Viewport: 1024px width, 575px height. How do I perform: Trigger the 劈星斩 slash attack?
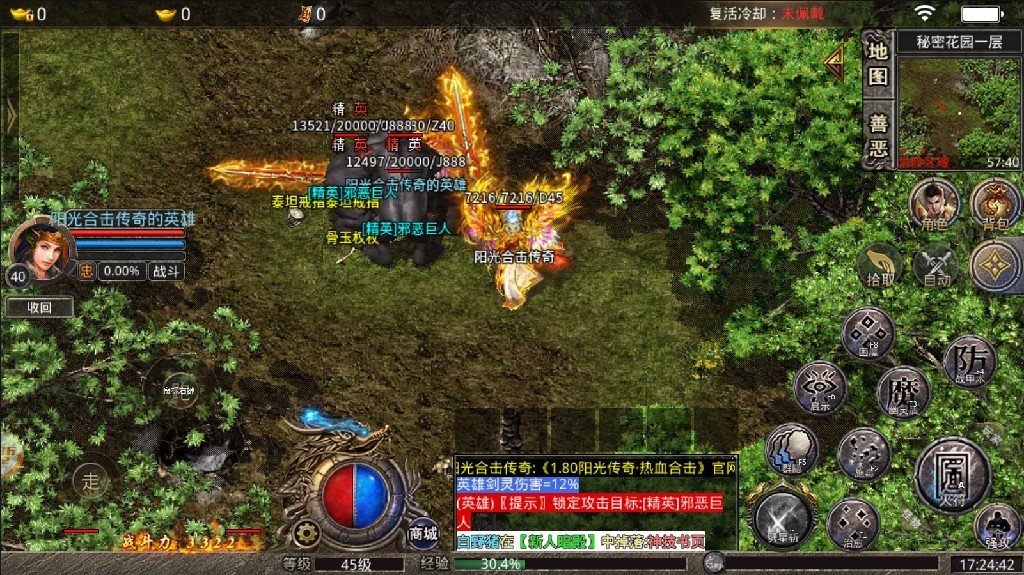784,518
